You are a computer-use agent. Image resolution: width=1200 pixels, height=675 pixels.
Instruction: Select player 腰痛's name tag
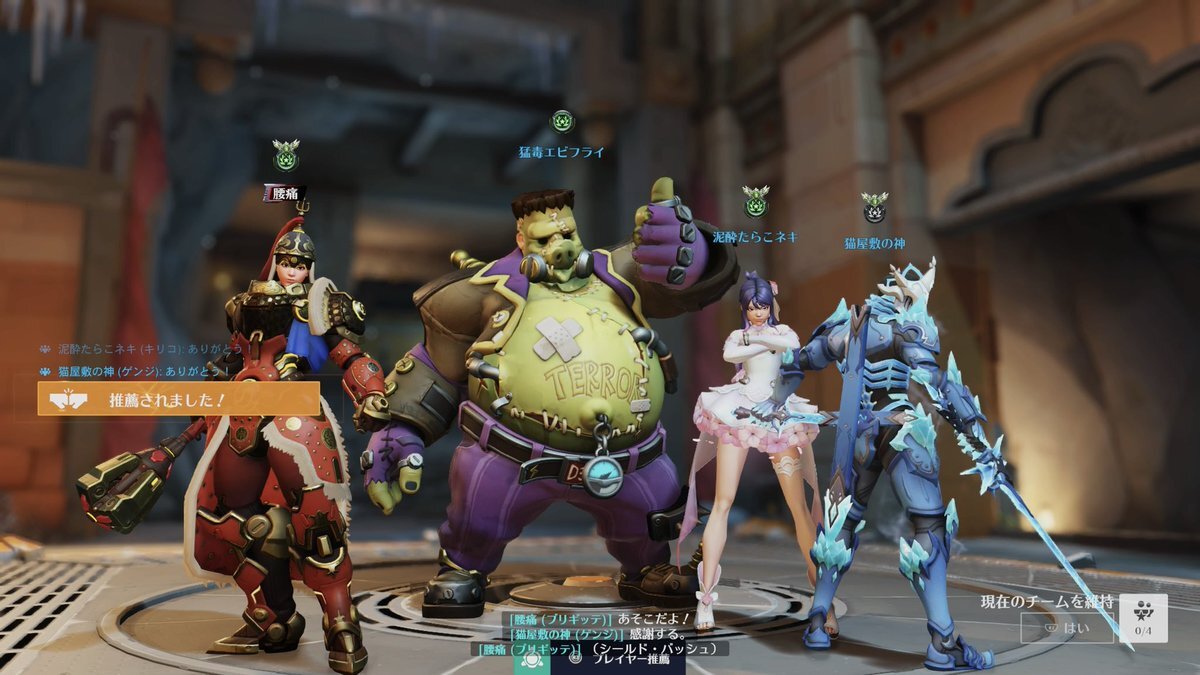pyautogui.click(x=284, y=192)
